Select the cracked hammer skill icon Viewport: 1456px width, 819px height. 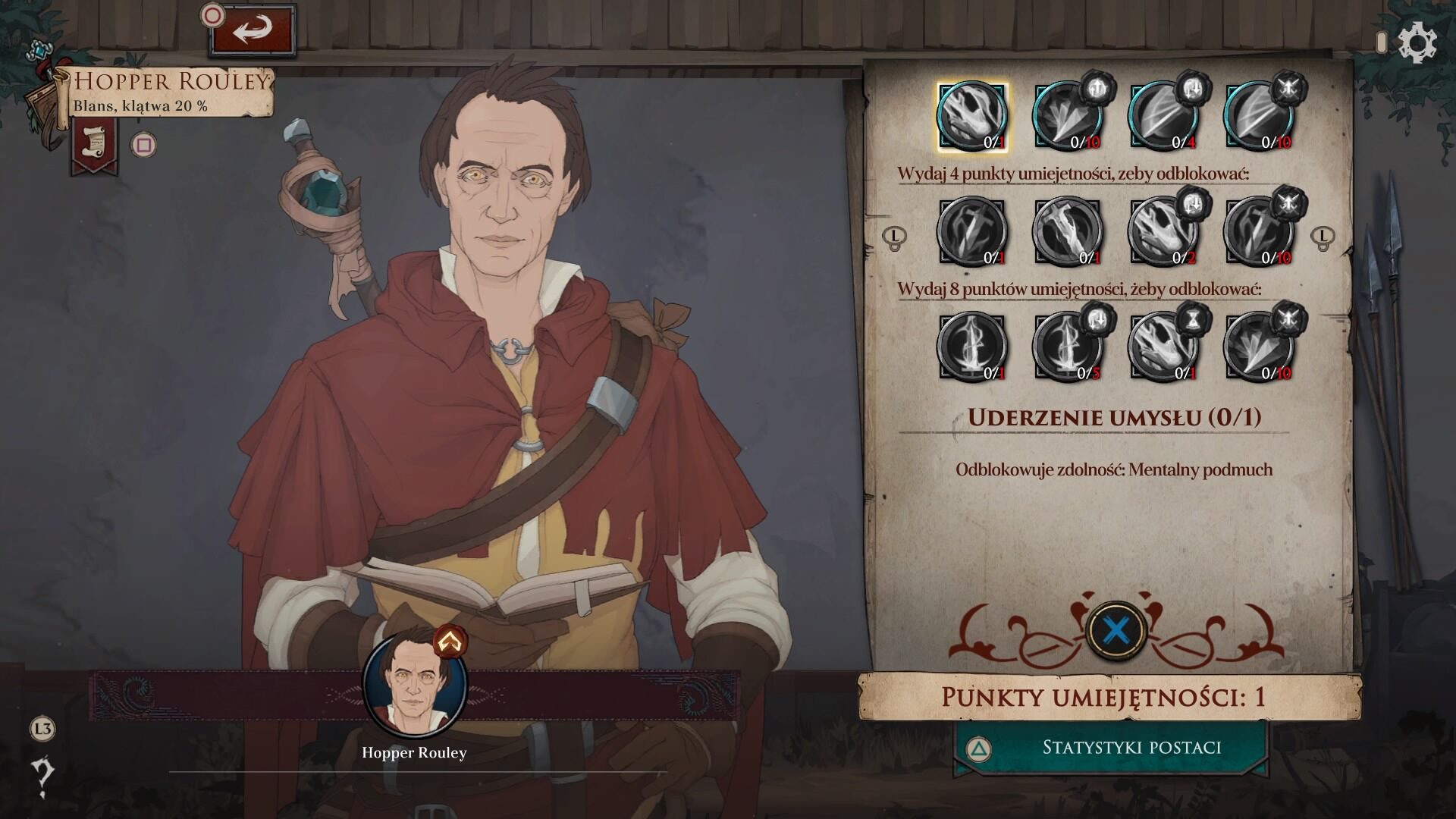pyautogui.click(x=1068, y=232)
